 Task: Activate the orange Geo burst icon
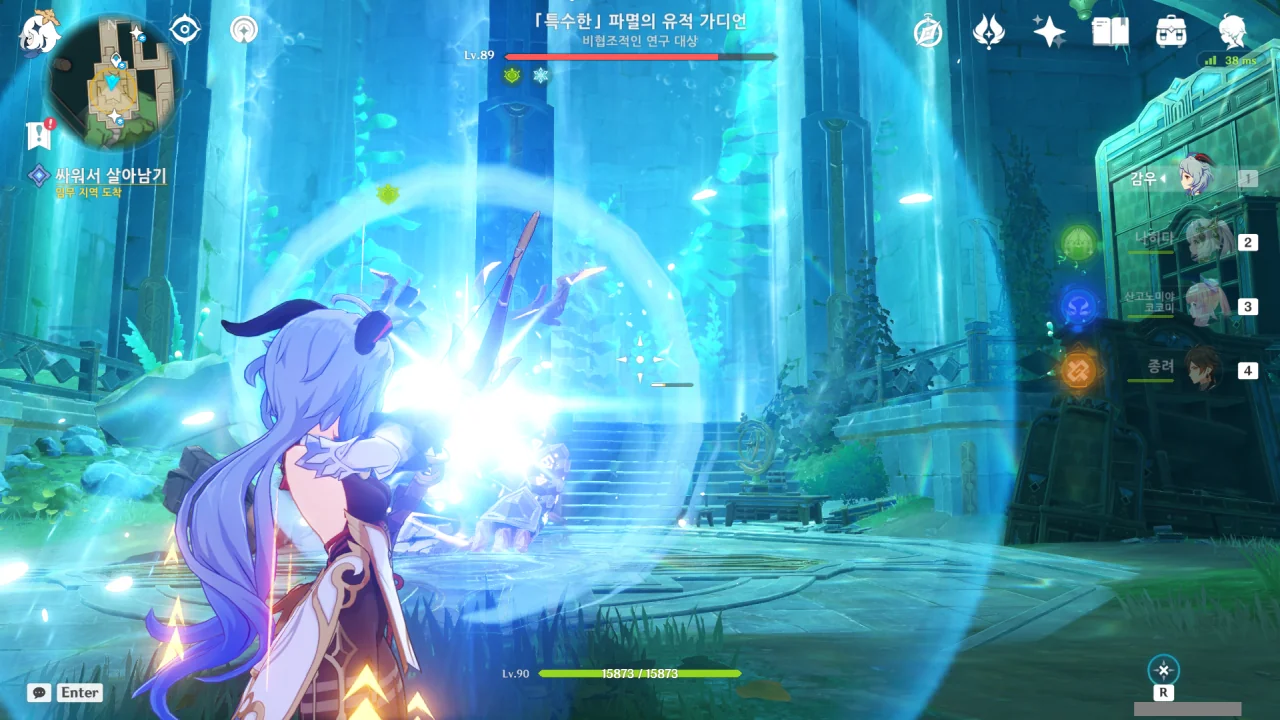[x=1078, y=369]
